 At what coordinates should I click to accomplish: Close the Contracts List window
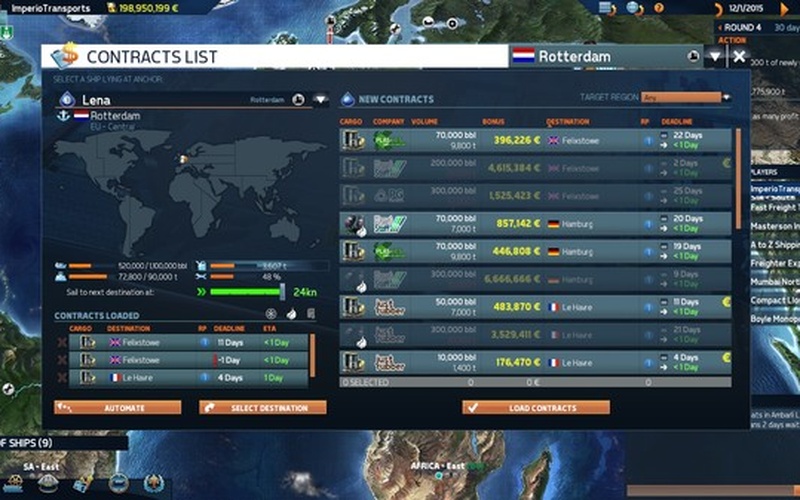click(x=739, y=57)
